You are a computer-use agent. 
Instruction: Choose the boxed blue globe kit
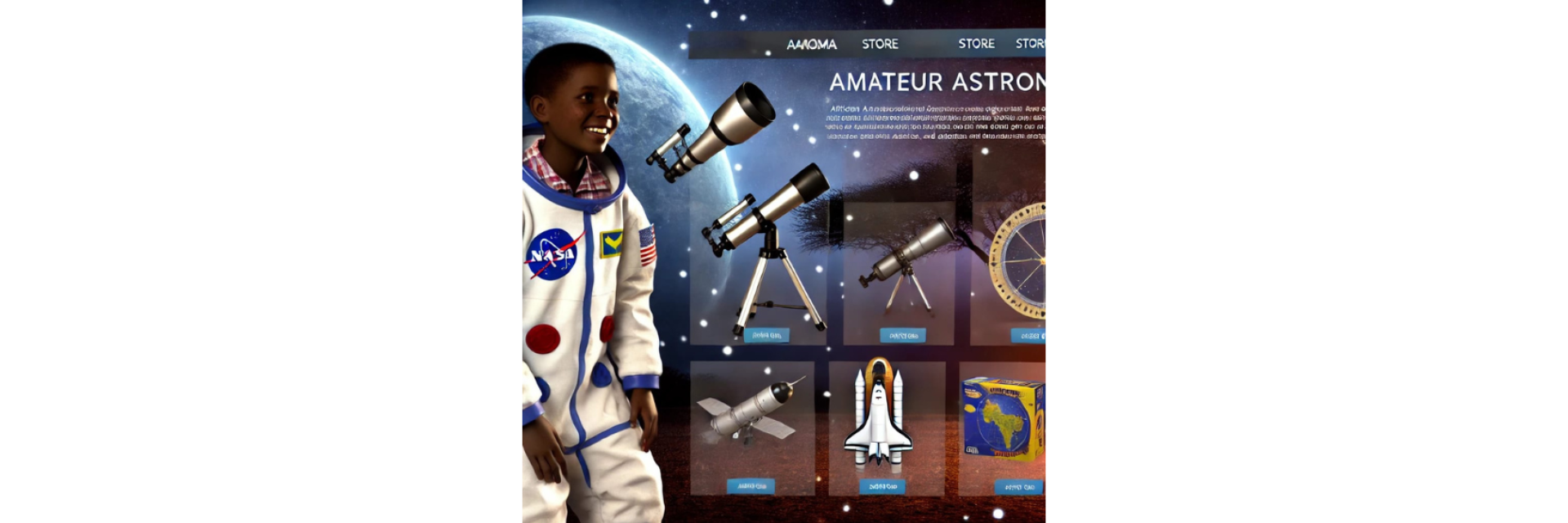1003,419
